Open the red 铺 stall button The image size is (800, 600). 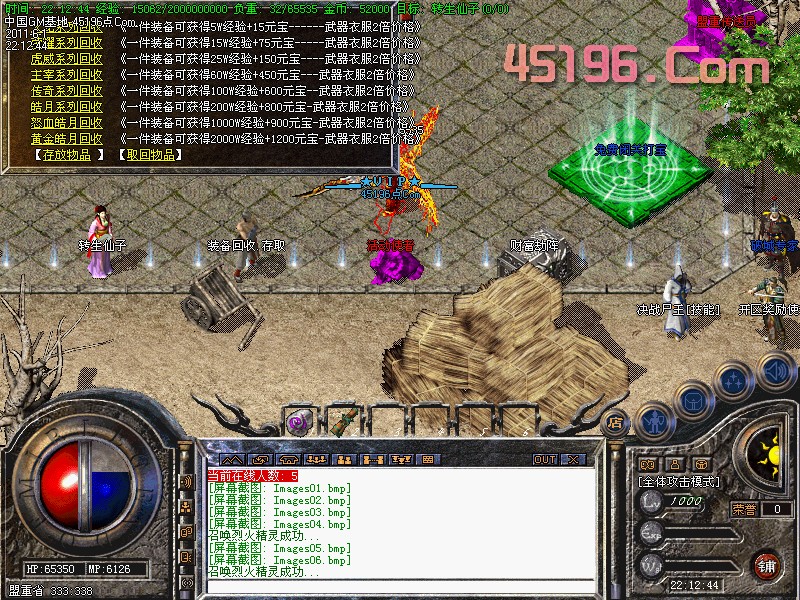coord(767,563)
